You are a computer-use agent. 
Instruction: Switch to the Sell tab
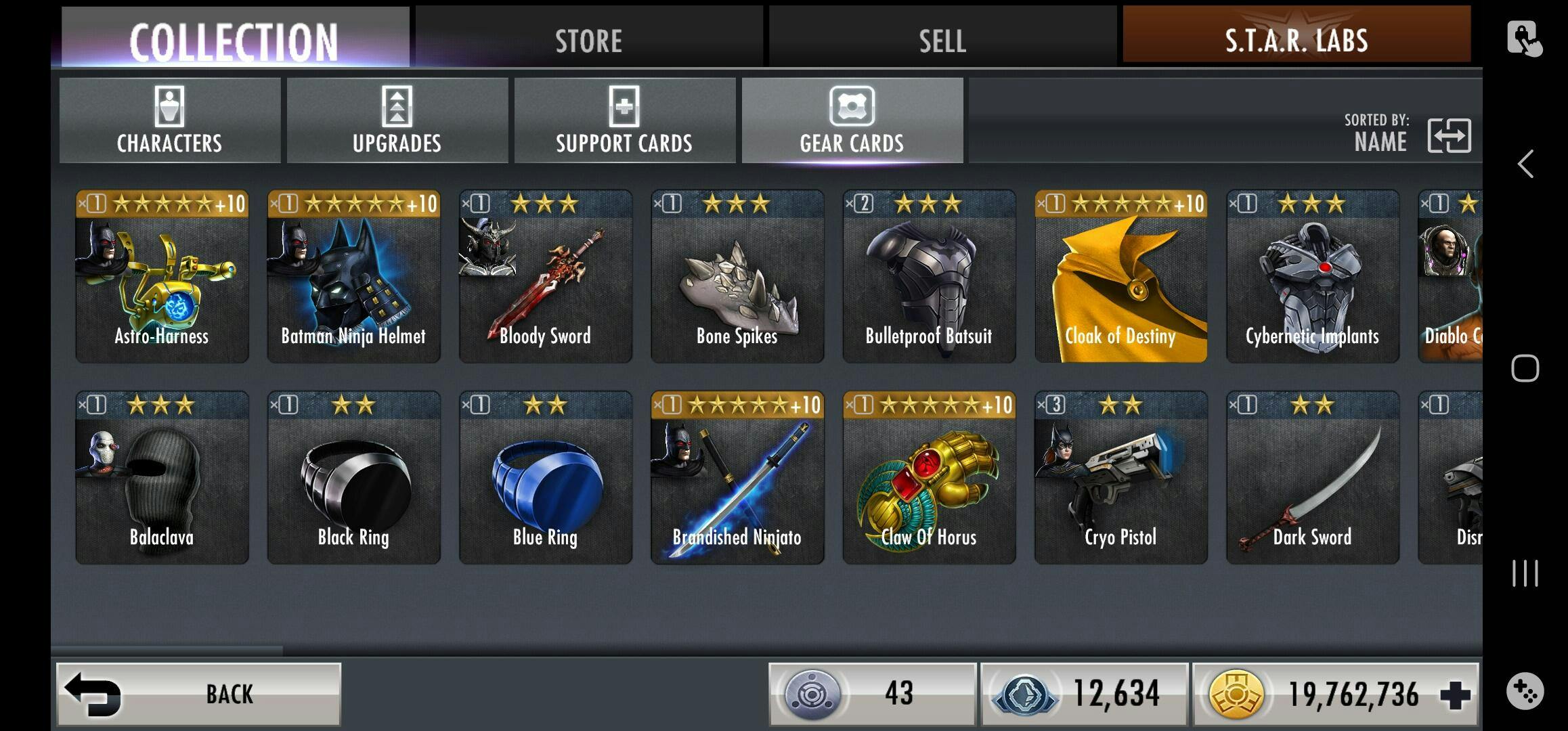(942, 39)
